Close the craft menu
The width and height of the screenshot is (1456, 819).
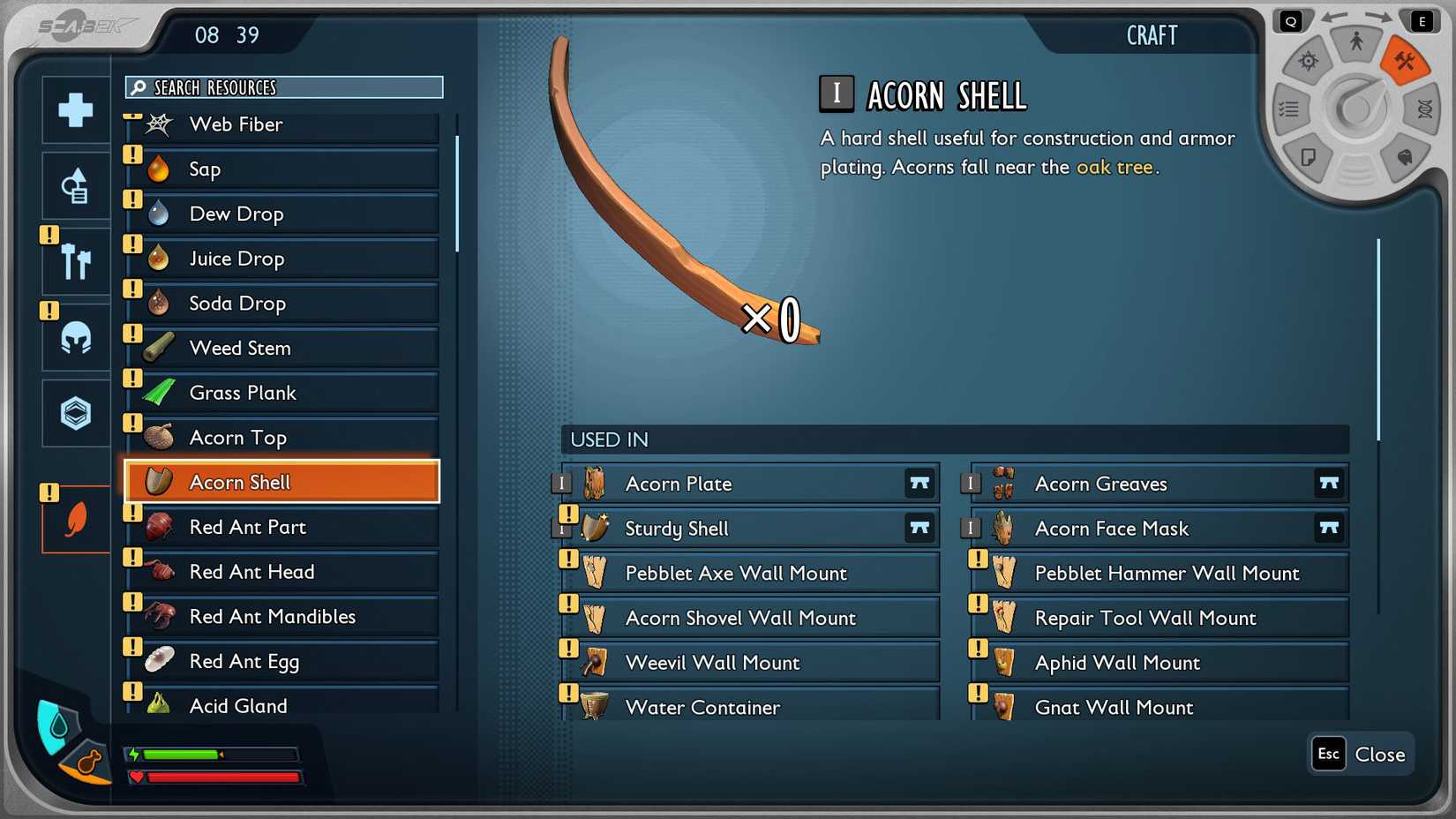tap(1362, 755)
